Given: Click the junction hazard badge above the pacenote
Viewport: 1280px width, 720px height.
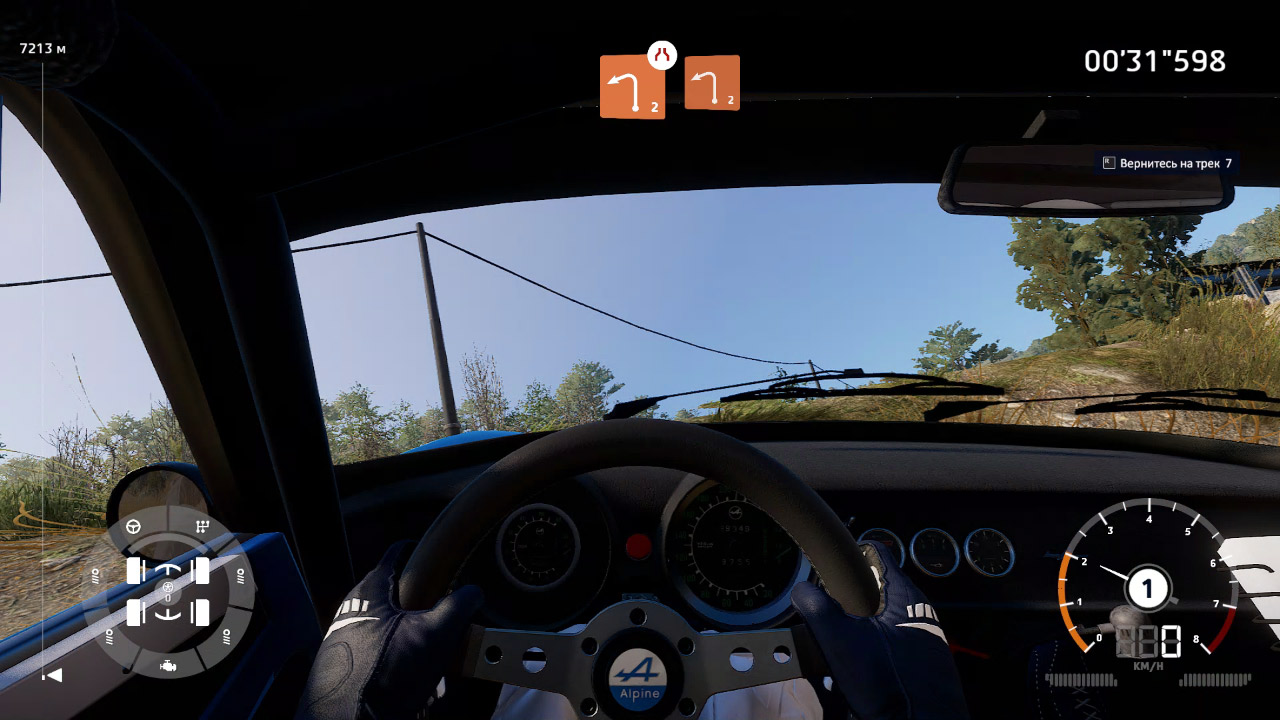Looking at the screenshot, I should (661, 57).
